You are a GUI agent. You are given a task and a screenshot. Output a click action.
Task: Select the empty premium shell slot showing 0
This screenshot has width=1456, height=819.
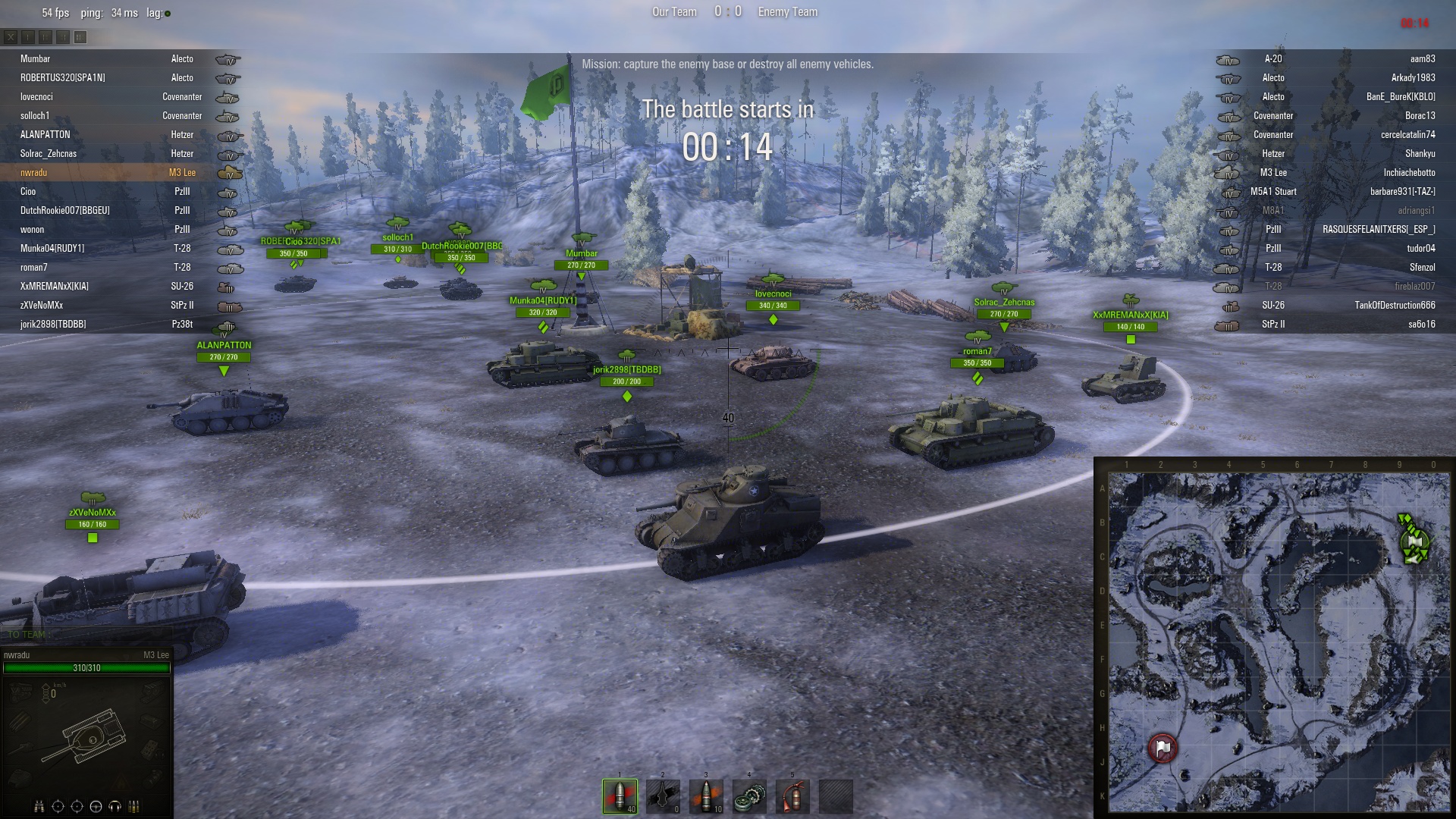[663, 796]
